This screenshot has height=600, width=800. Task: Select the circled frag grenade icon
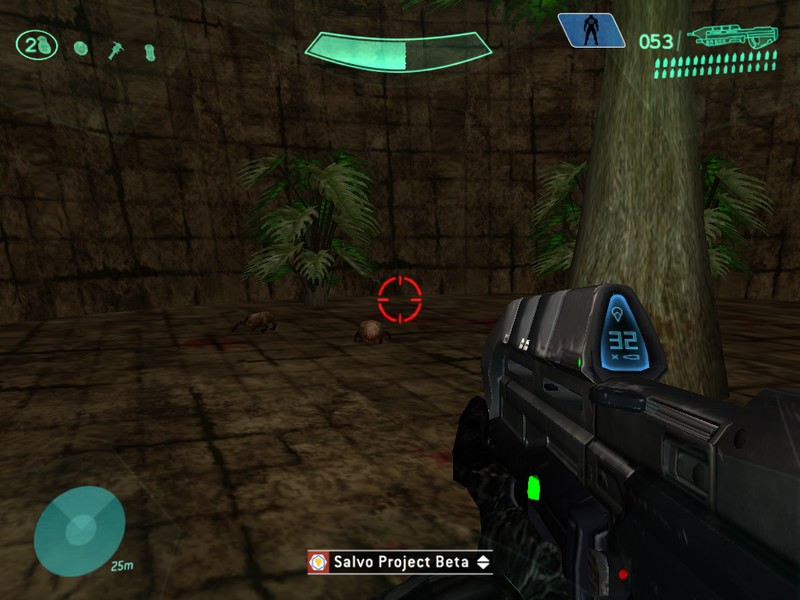pyautogui.click(x=36, y=46)
